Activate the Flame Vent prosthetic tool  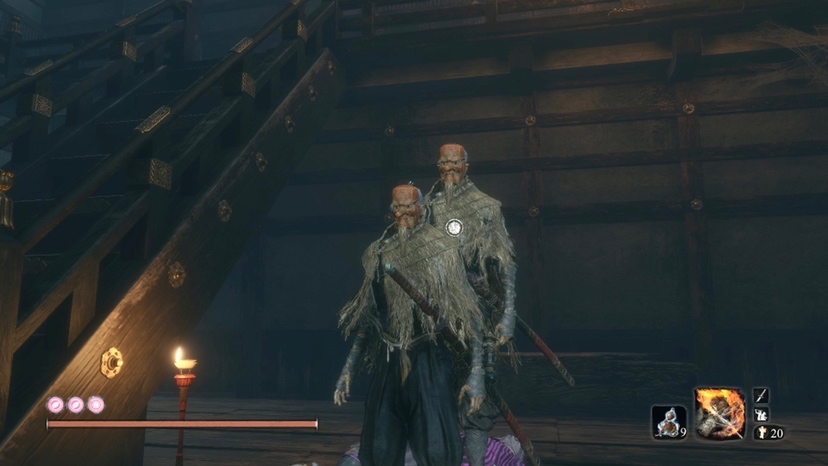(x=720, y=413)
